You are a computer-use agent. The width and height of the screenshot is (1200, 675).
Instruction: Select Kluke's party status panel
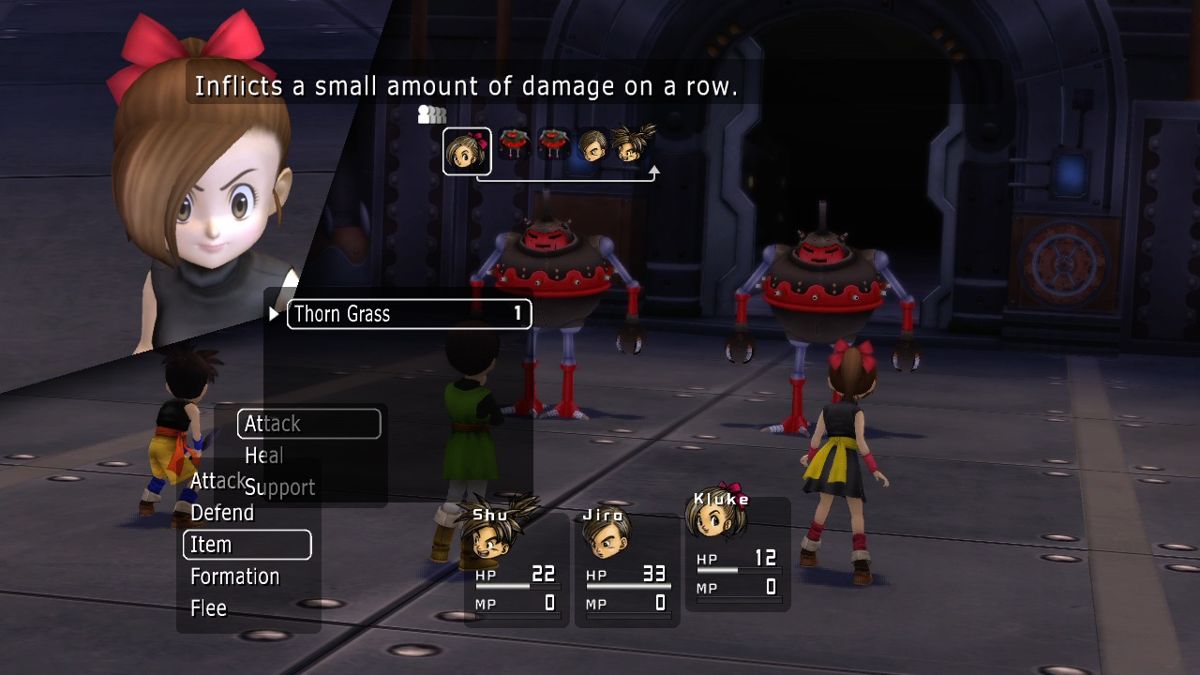(x=736, y=555)
